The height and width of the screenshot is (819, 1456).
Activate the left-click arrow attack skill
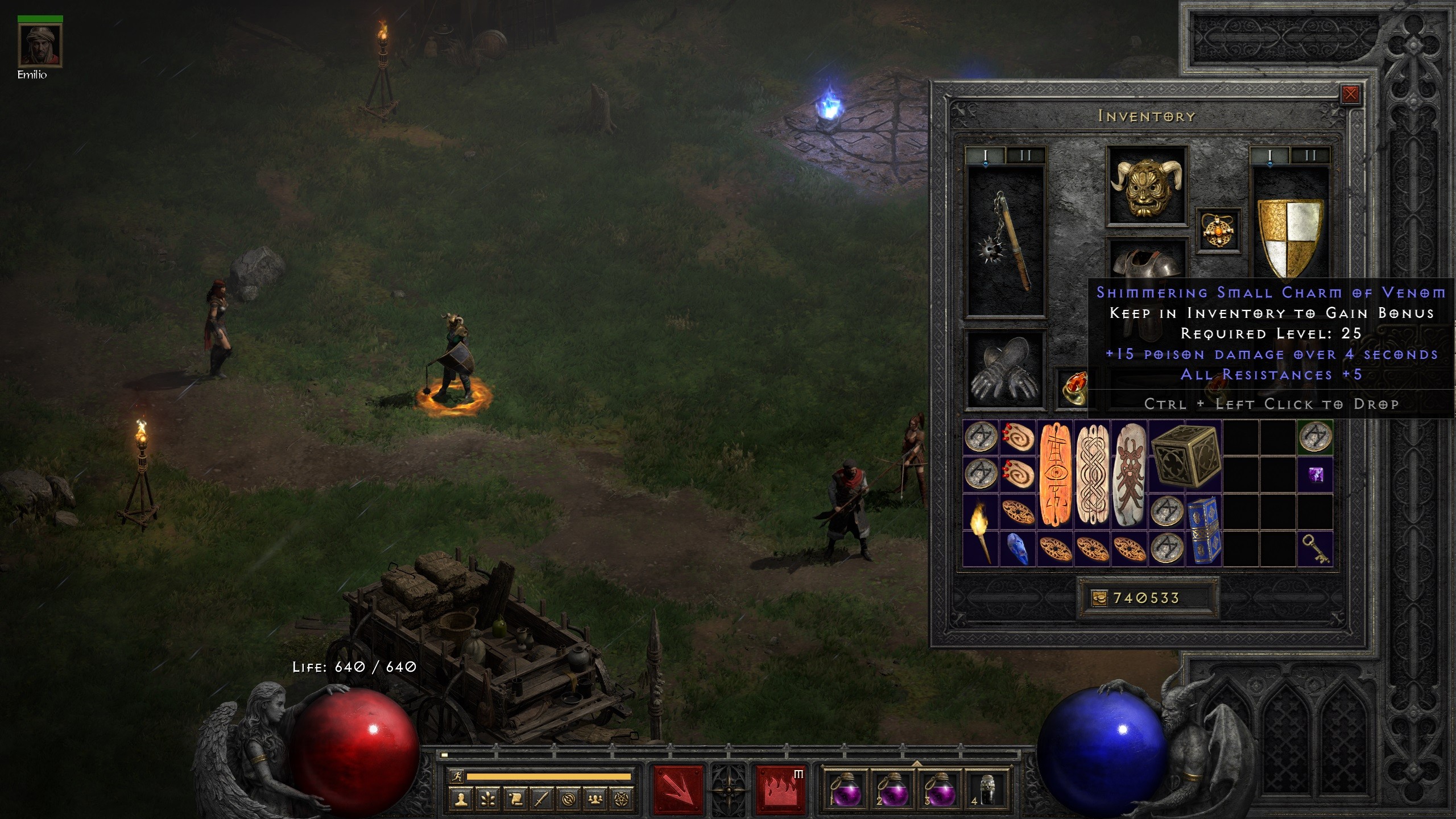click(x=678, y=789)
